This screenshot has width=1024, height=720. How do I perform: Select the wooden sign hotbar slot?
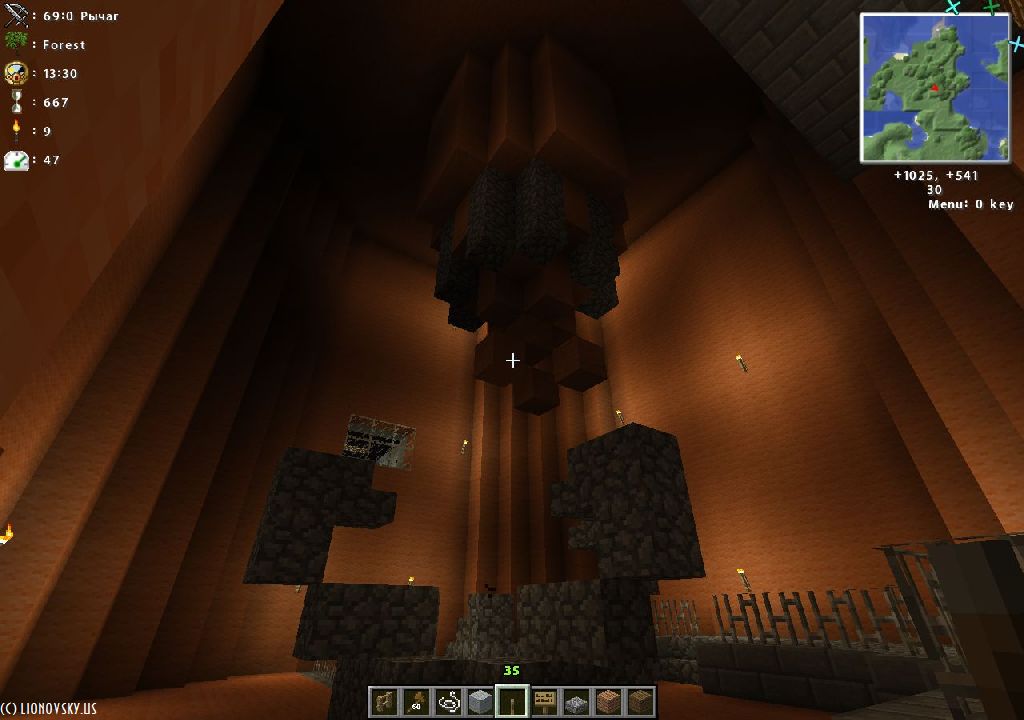pyautogui.click(x=545, y=701)
